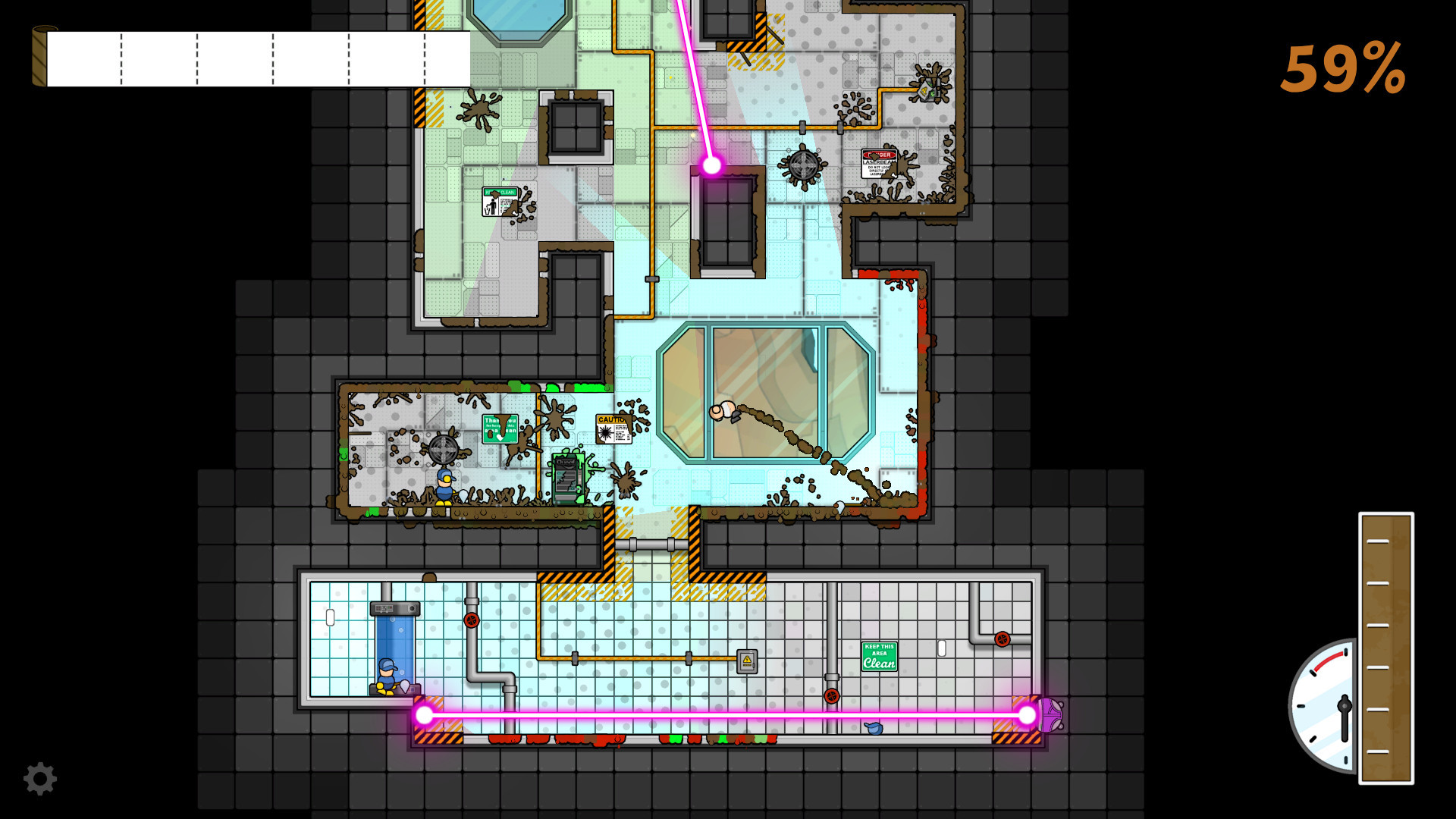This screenshot has width=1456, height=819.
Task: Click the yellow hazard warning panel sign
Action: coord(746,661)
